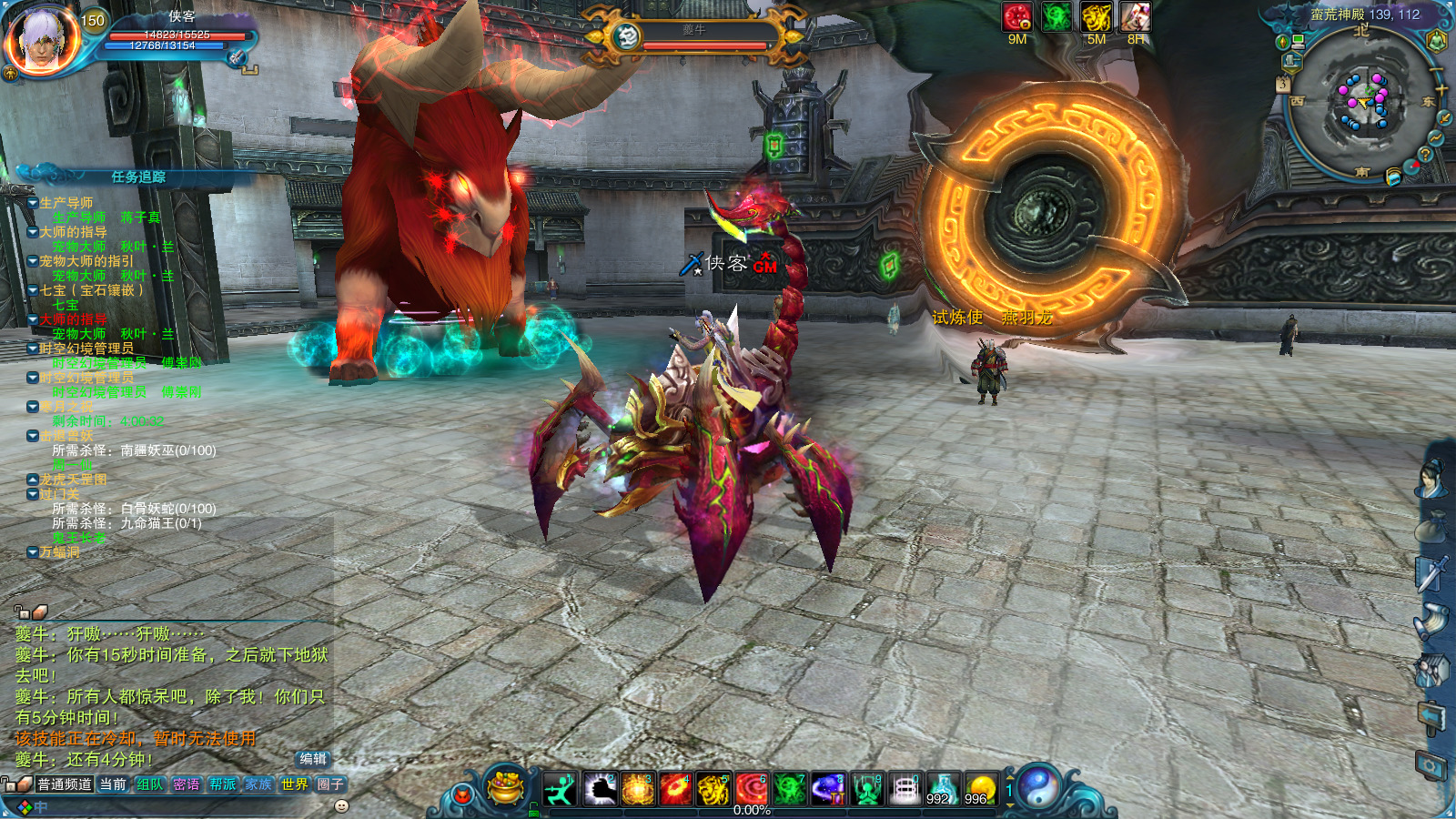Click the 编辑 (Edit) chat button

[313, 759]
